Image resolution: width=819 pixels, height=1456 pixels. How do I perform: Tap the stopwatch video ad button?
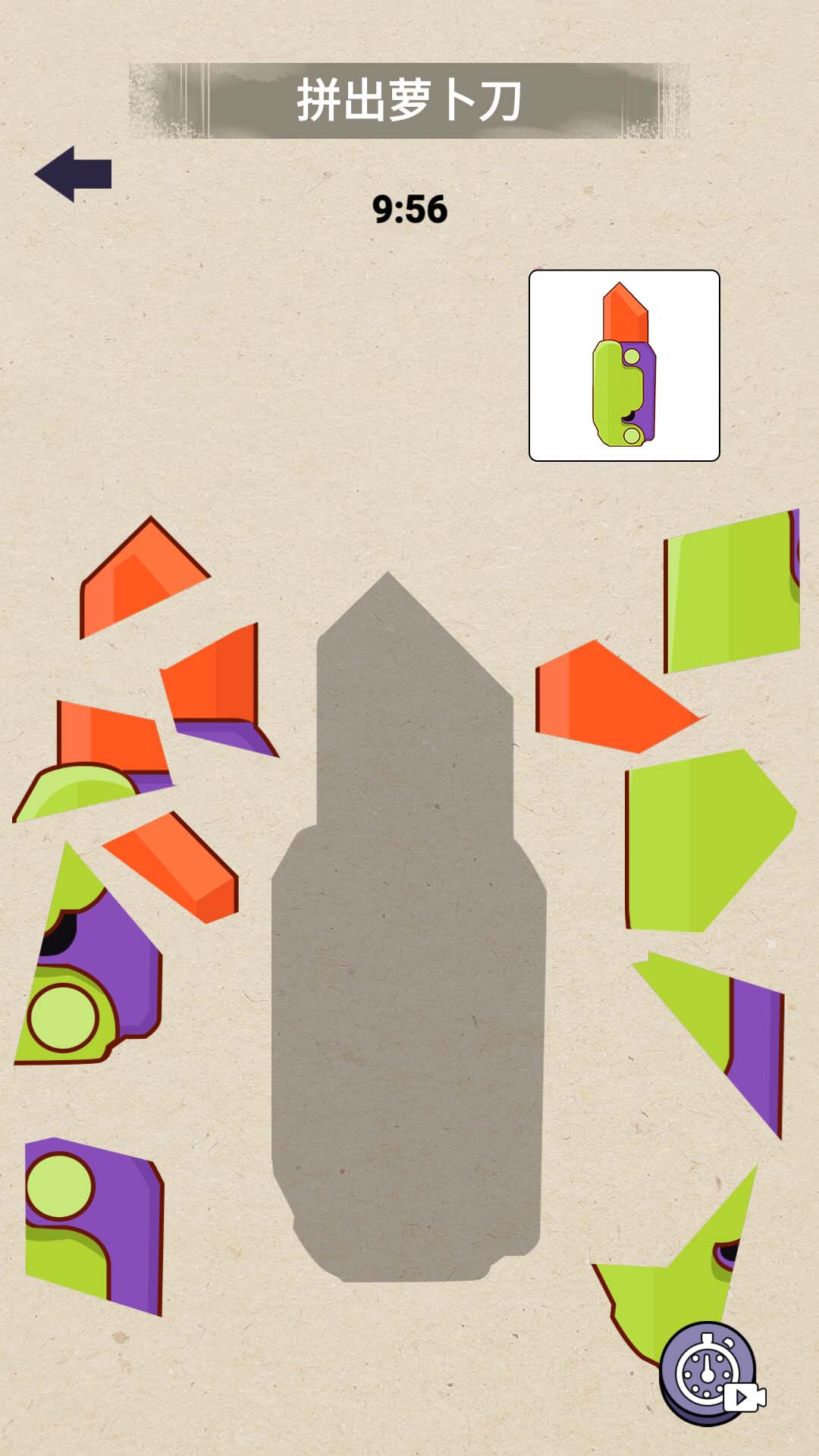710,1373
